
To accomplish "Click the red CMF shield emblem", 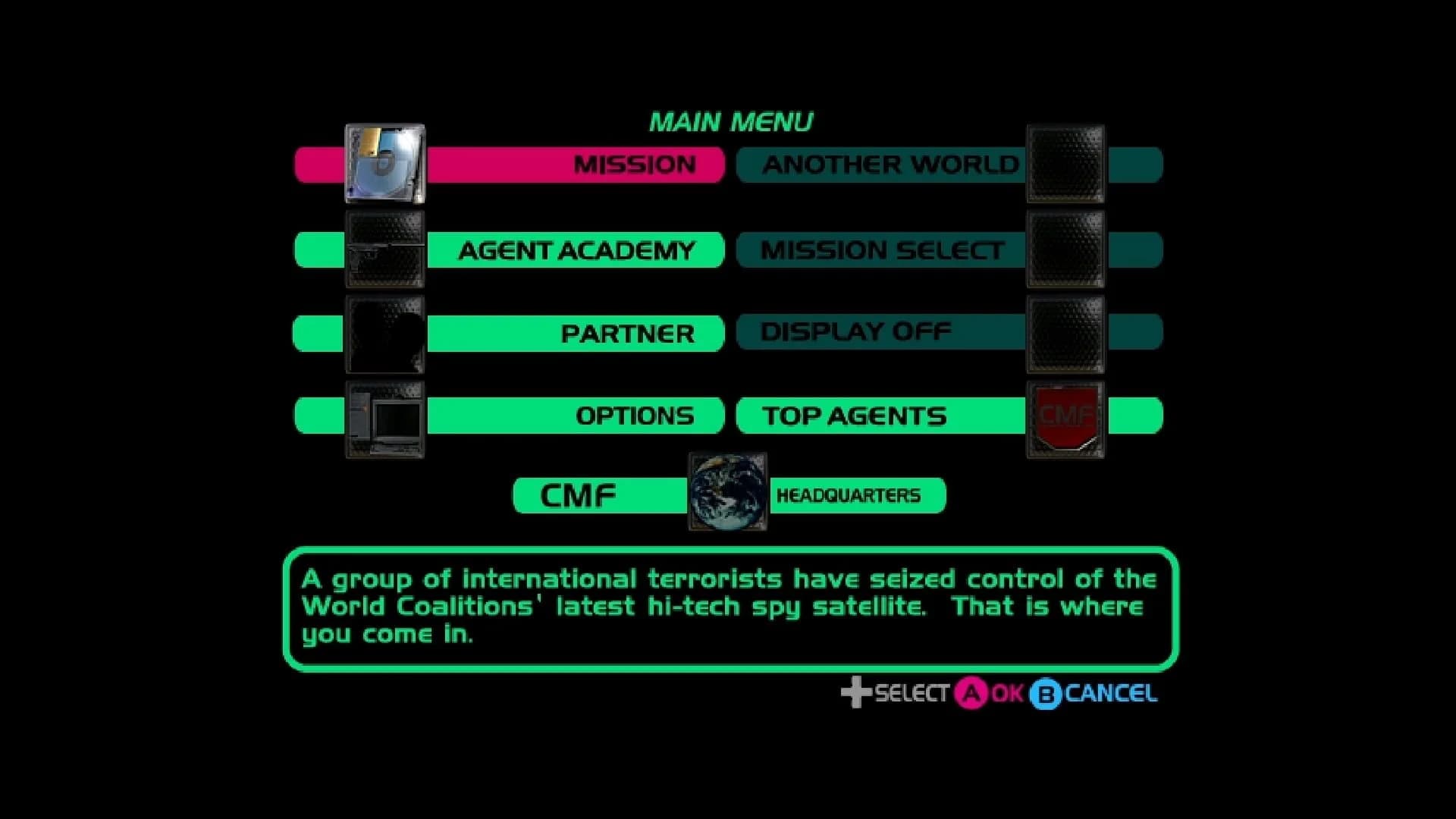I will point(1065,418).
